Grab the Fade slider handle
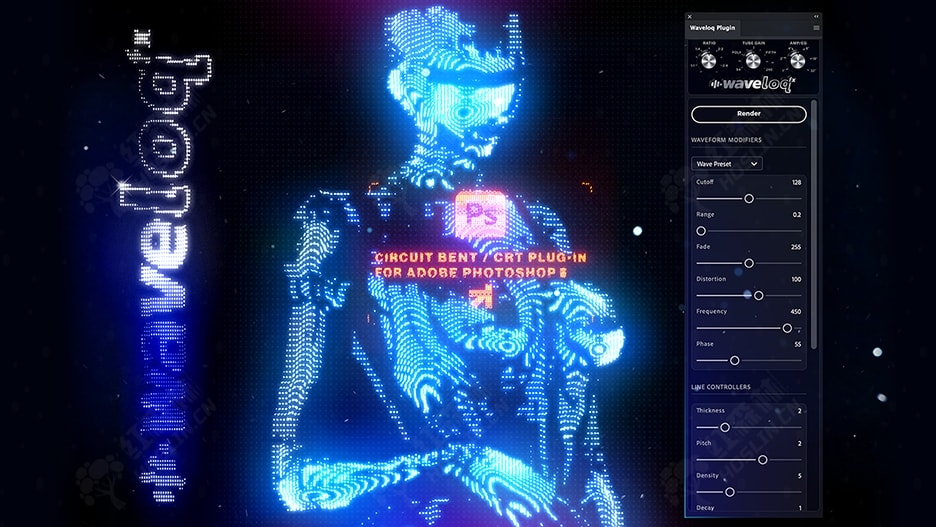The width and height of the screenshot is (936, 527). click(x=749, y=263)
